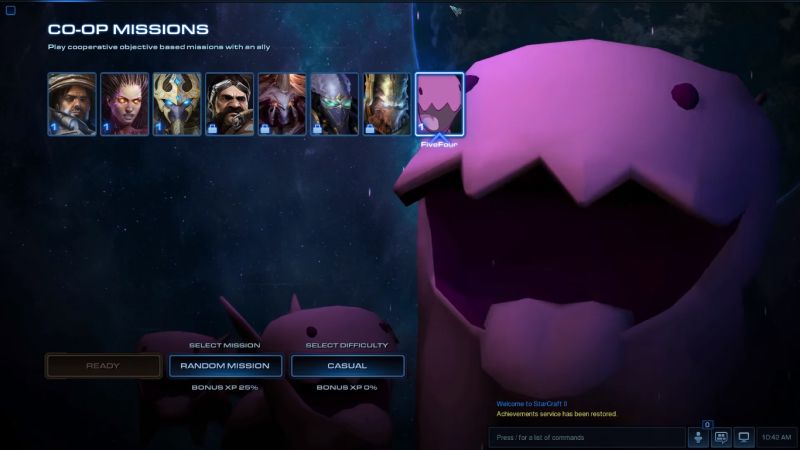Click the monitor icon beside the clock

click(744, 437)
